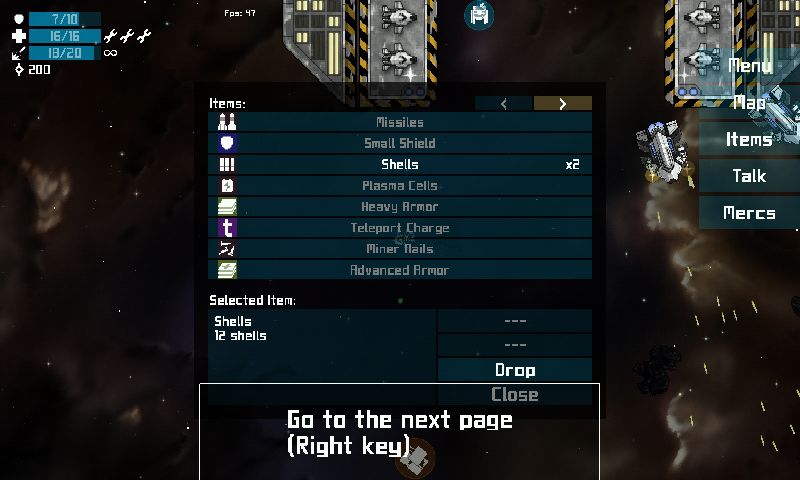Choose the Teleport Charge item
Viewport: 800px width, 480px height.
pos(400,227)
